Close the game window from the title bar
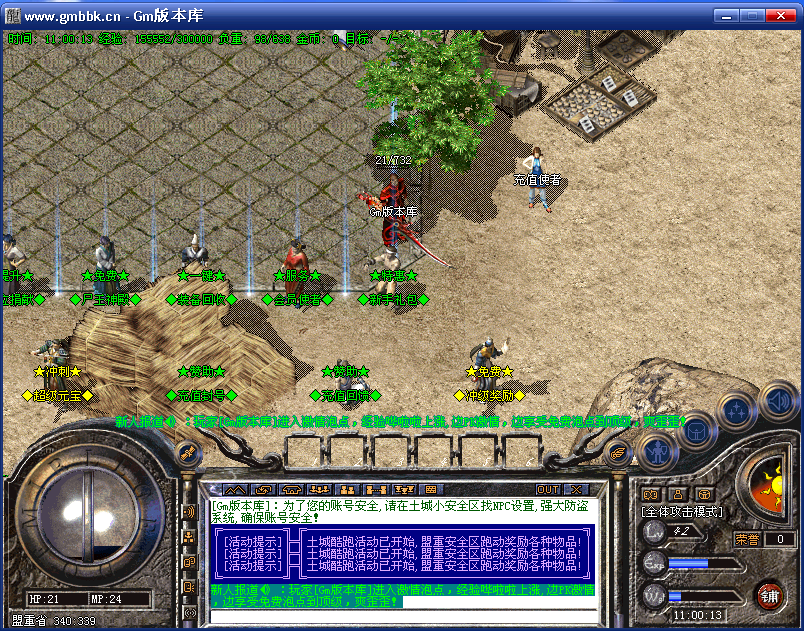Image resolution: width=804 pixels, height=631 pixels. pos(784,16)
